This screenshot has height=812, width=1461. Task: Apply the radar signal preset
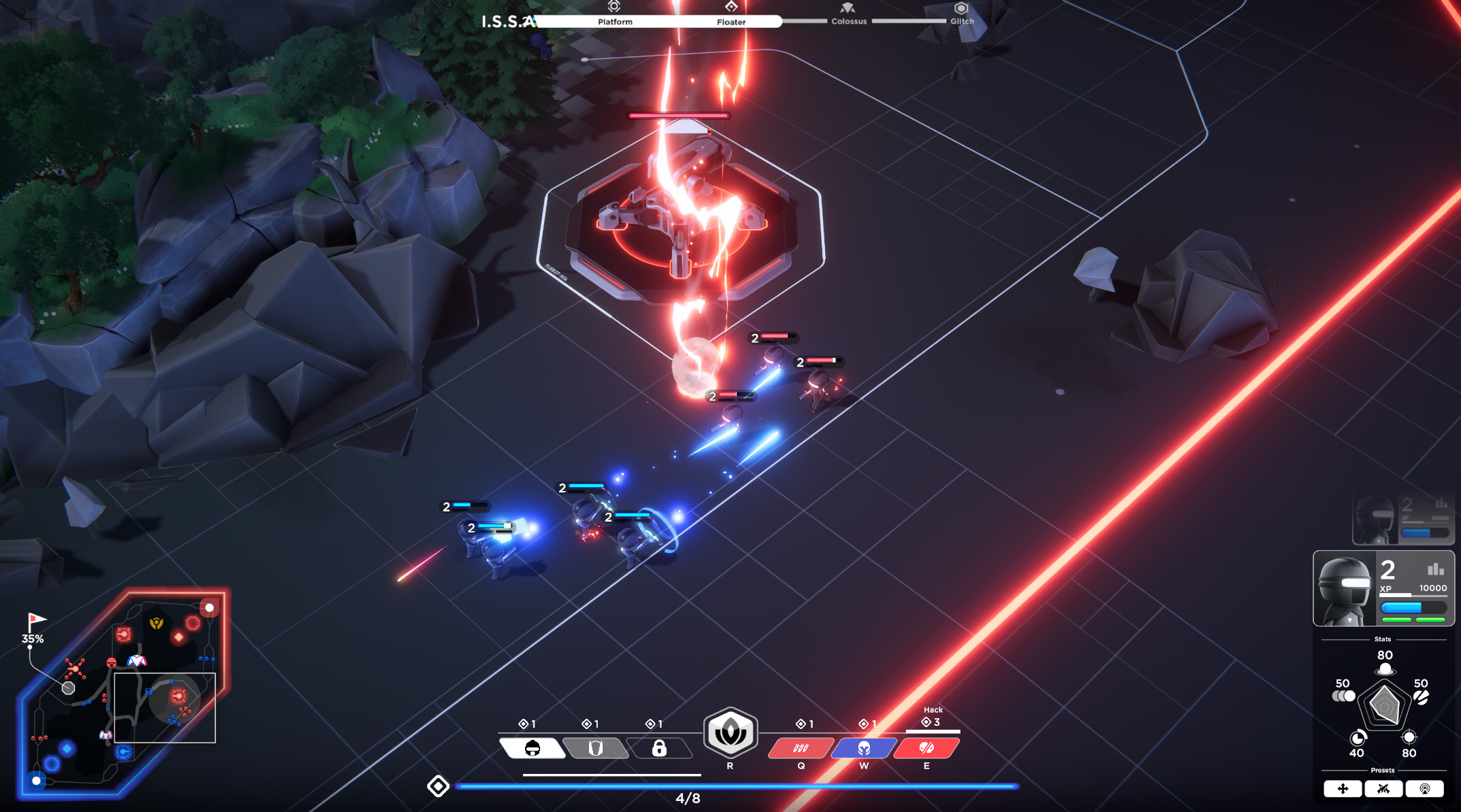[x=1424, y=789]
